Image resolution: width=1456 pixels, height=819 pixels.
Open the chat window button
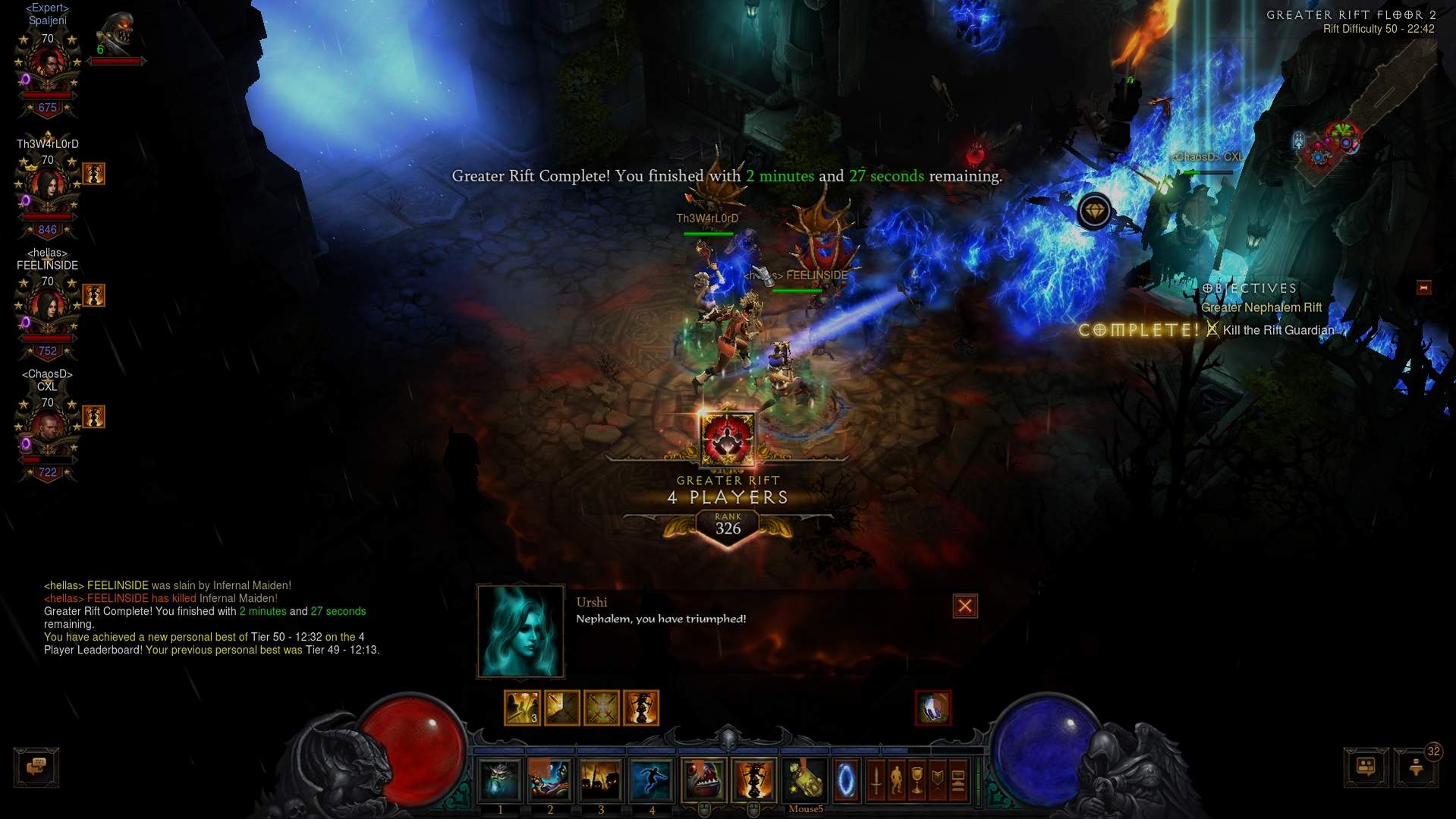click(x=36, y=767)
